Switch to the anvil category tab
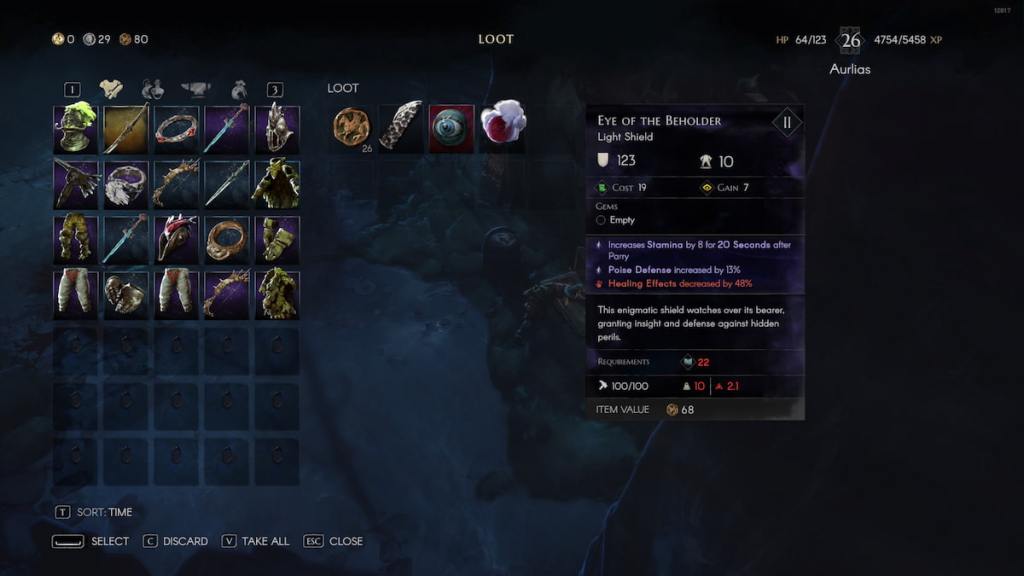The image size is (1024, 576). pos(195,89)
